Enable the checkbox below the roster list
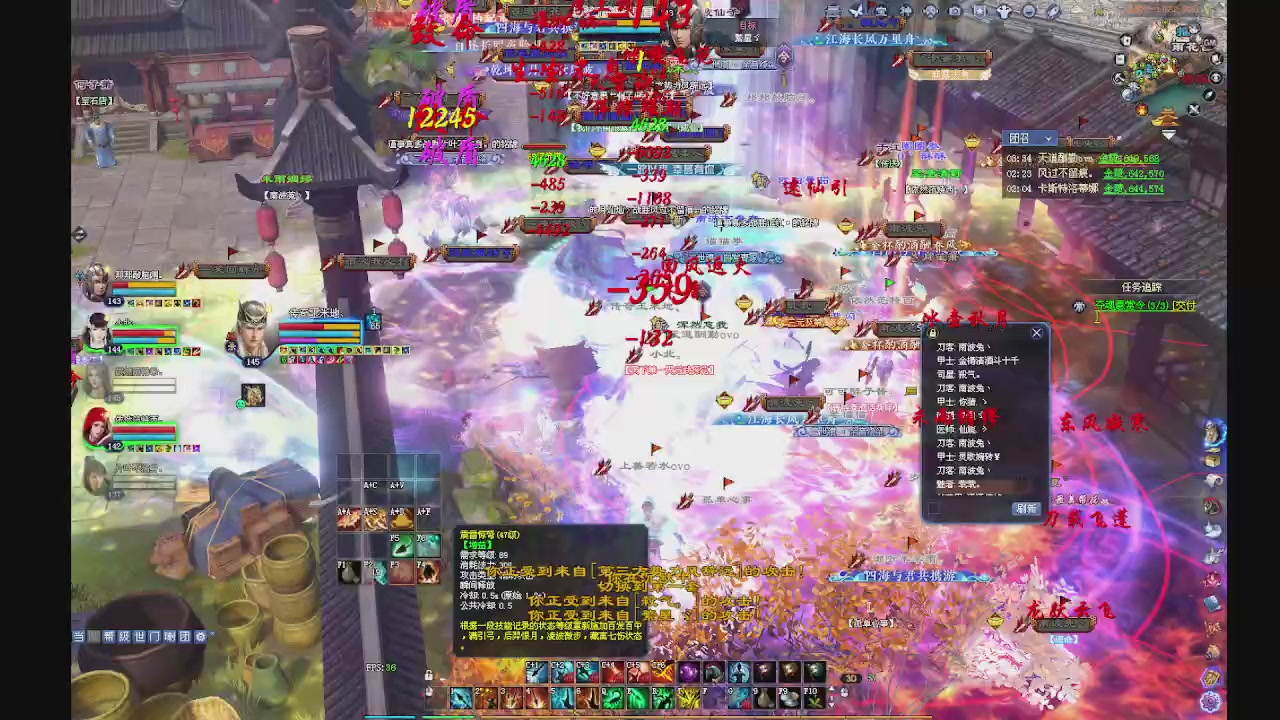This screenshot has width=1280, height=720. [933, 508]
